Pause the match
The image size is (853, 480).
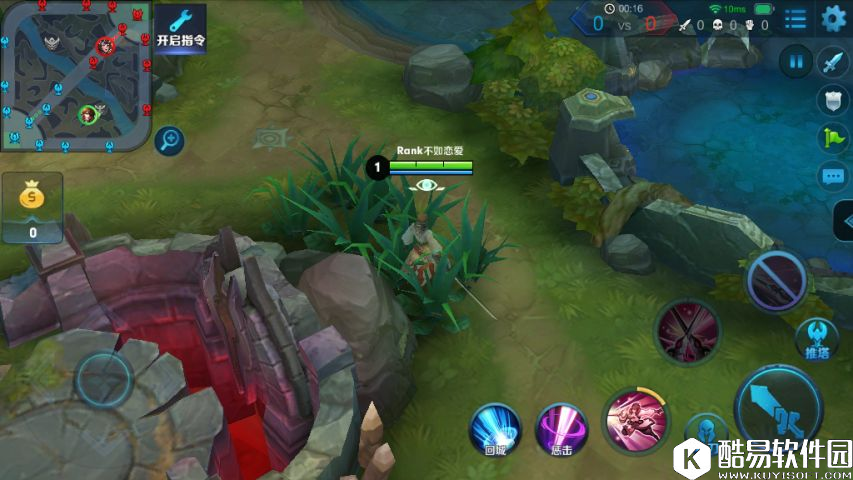tap(796, 62)
